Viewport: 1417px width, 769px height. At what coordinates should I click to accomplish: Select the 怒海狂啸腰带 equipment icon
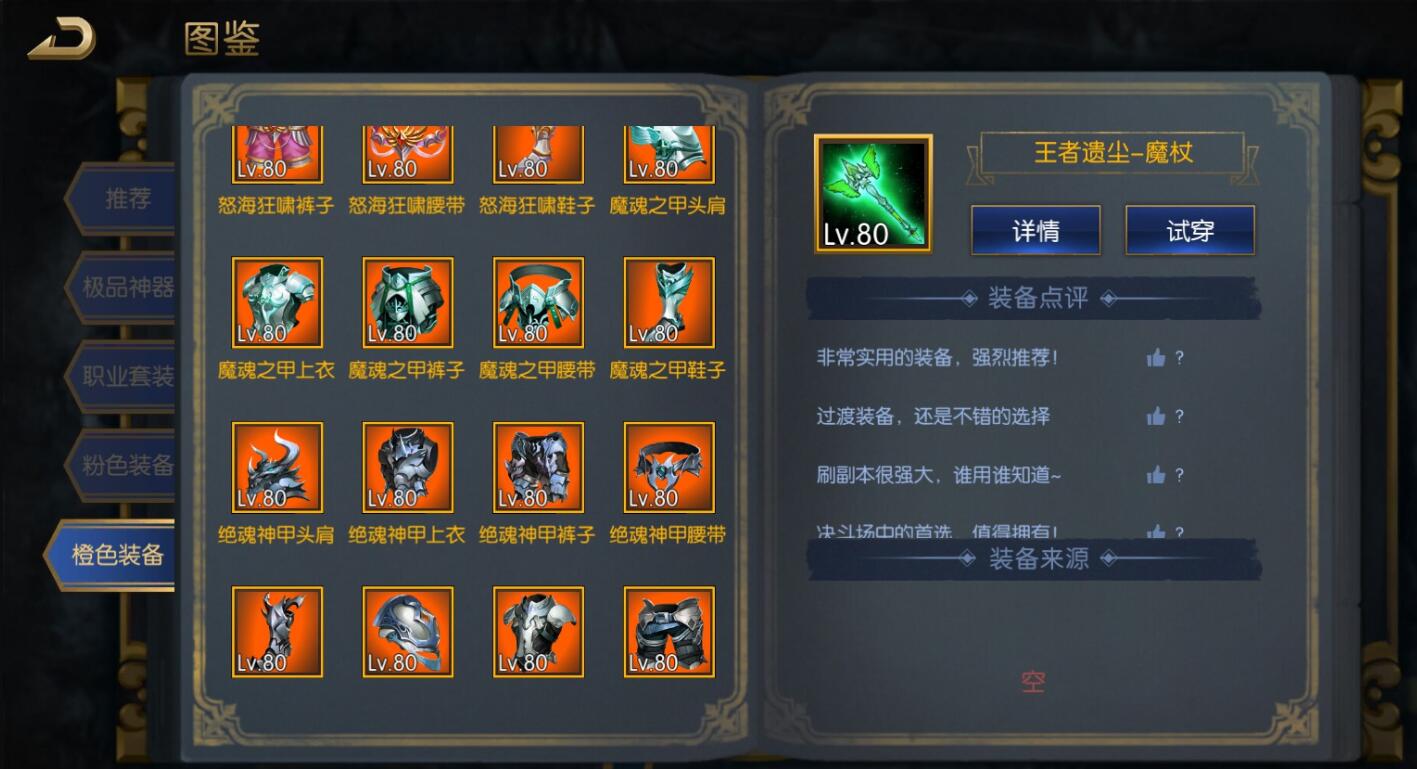407,152
